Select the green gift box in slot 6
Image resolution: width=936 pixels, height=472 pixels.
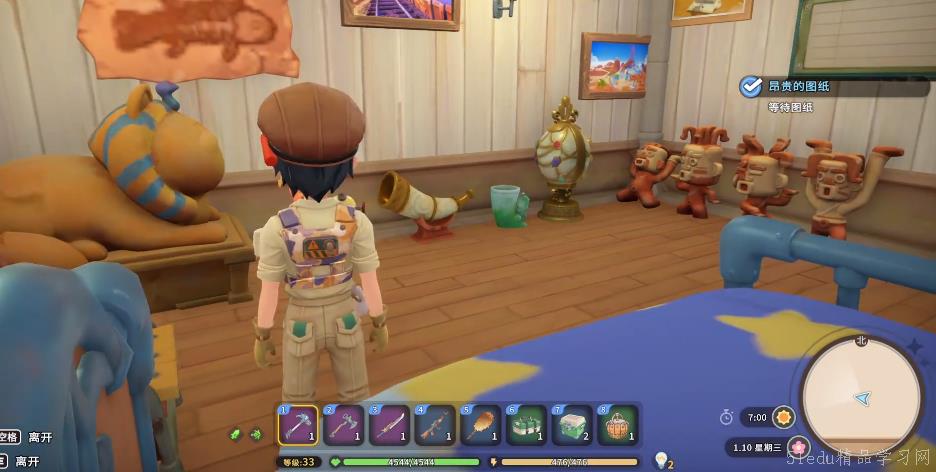(x=523, y=424)
